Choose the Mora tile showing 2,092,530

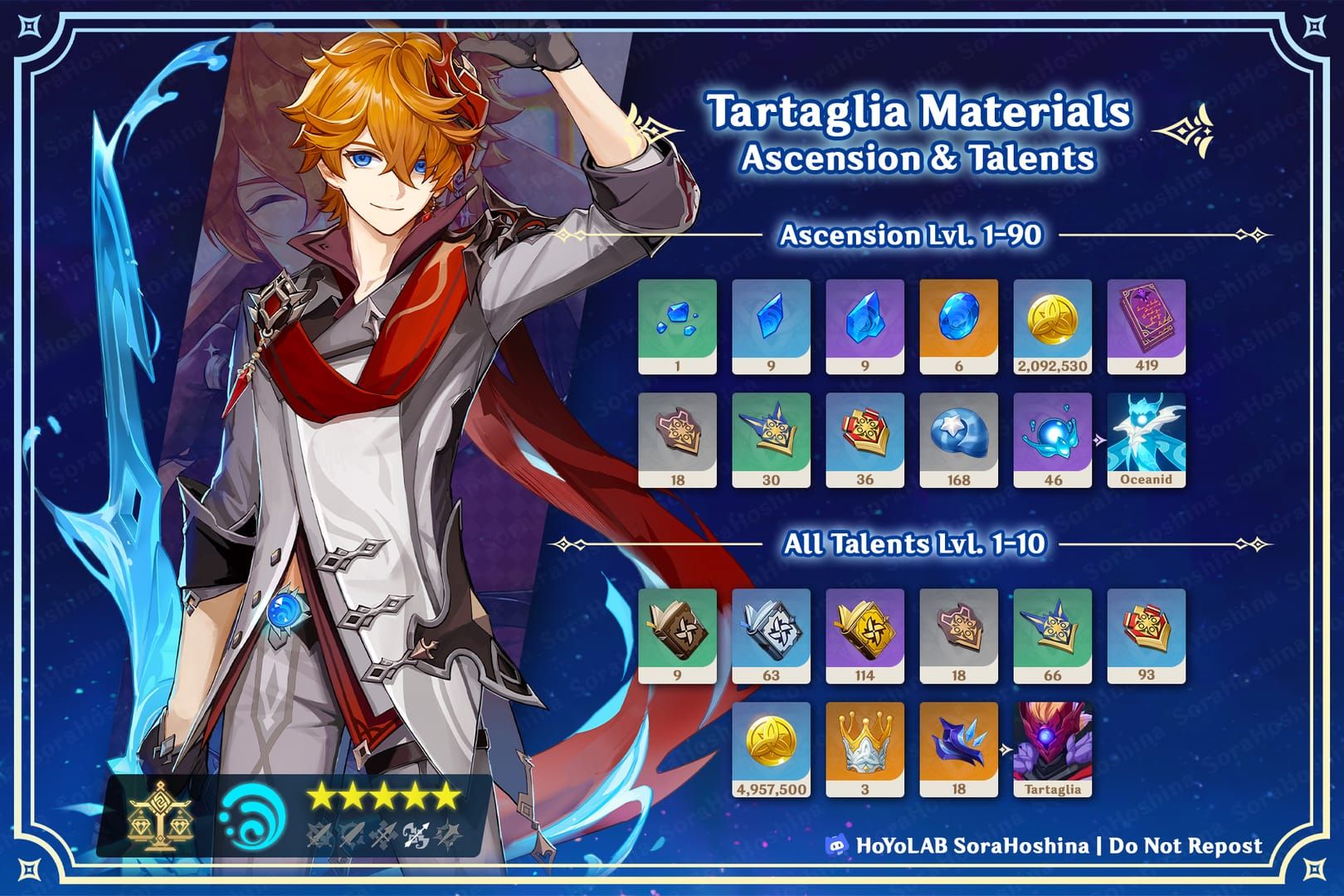click(x=1052, y=326)
